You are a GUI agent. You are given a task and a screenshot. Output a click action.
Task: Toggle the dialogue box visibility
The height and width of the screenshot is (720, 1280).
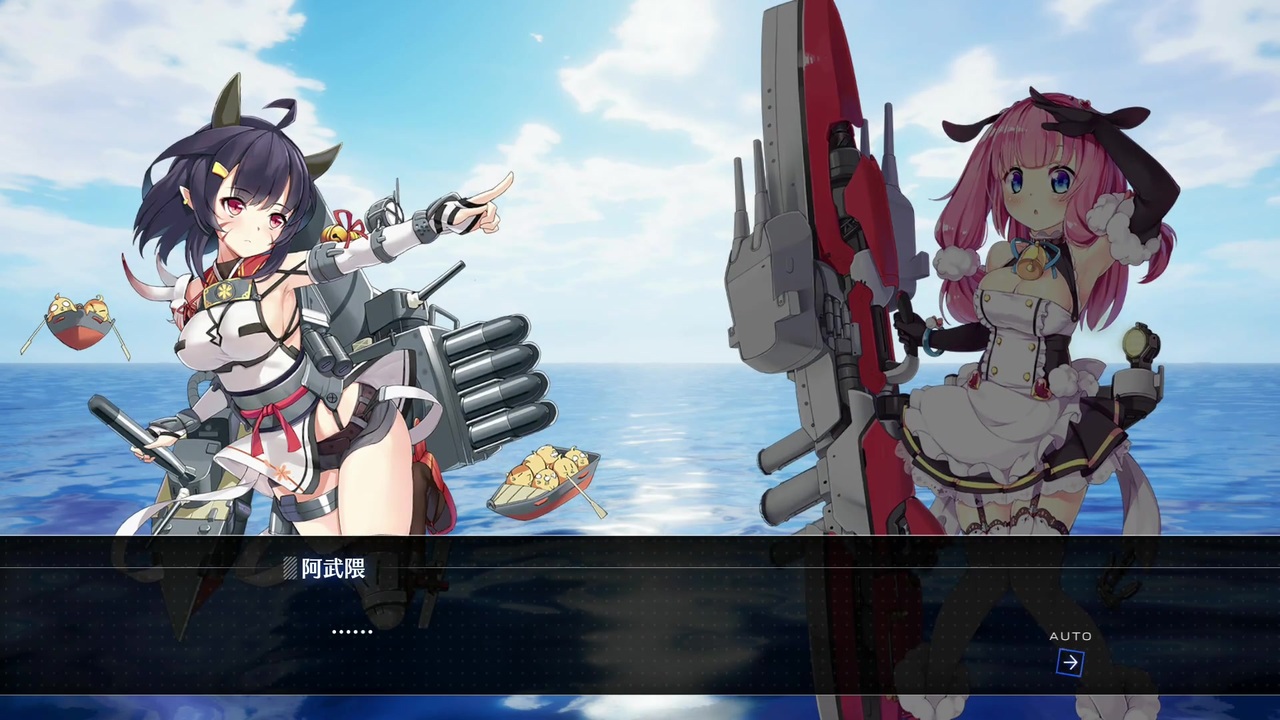(640, 630)
